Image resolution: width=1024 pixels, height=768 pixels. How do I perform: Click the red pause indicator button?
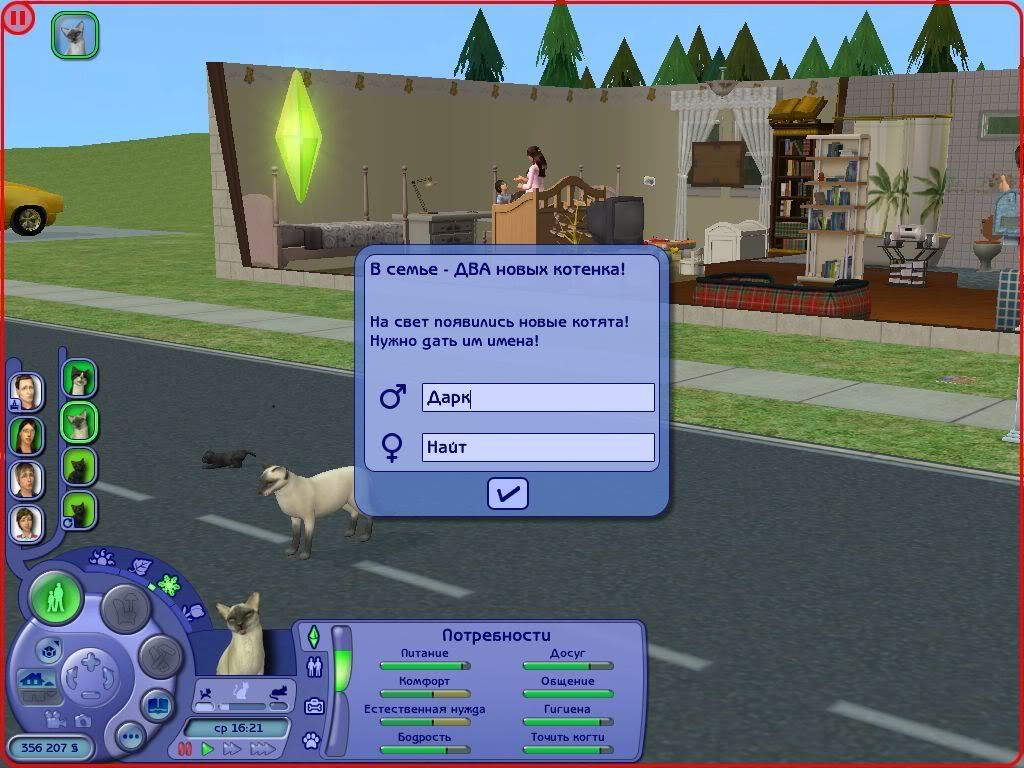pos(17,17)
